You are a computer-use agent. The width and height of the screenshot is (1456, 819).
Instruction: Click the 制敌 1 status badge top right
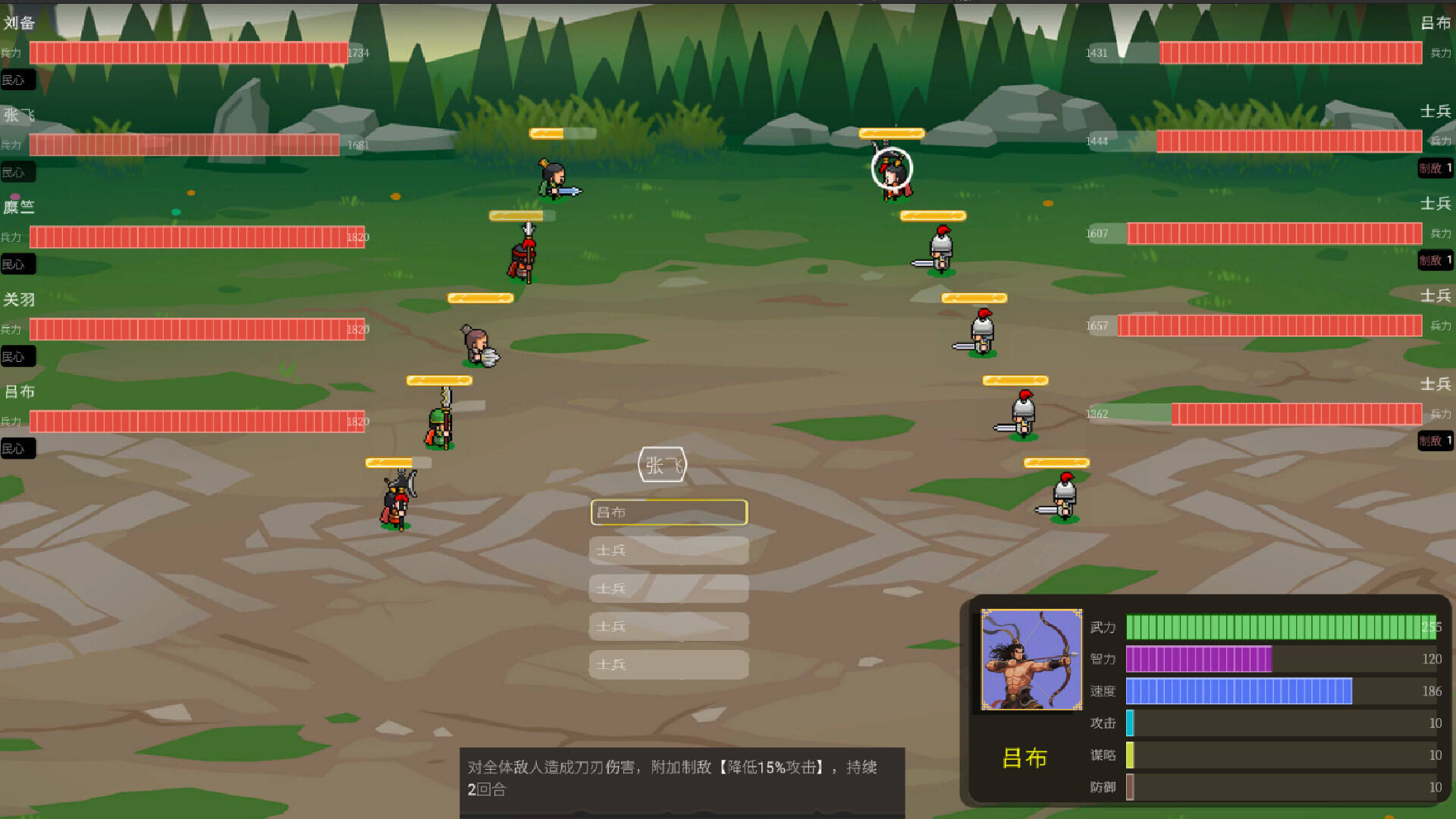click(x=1434, y=168)
